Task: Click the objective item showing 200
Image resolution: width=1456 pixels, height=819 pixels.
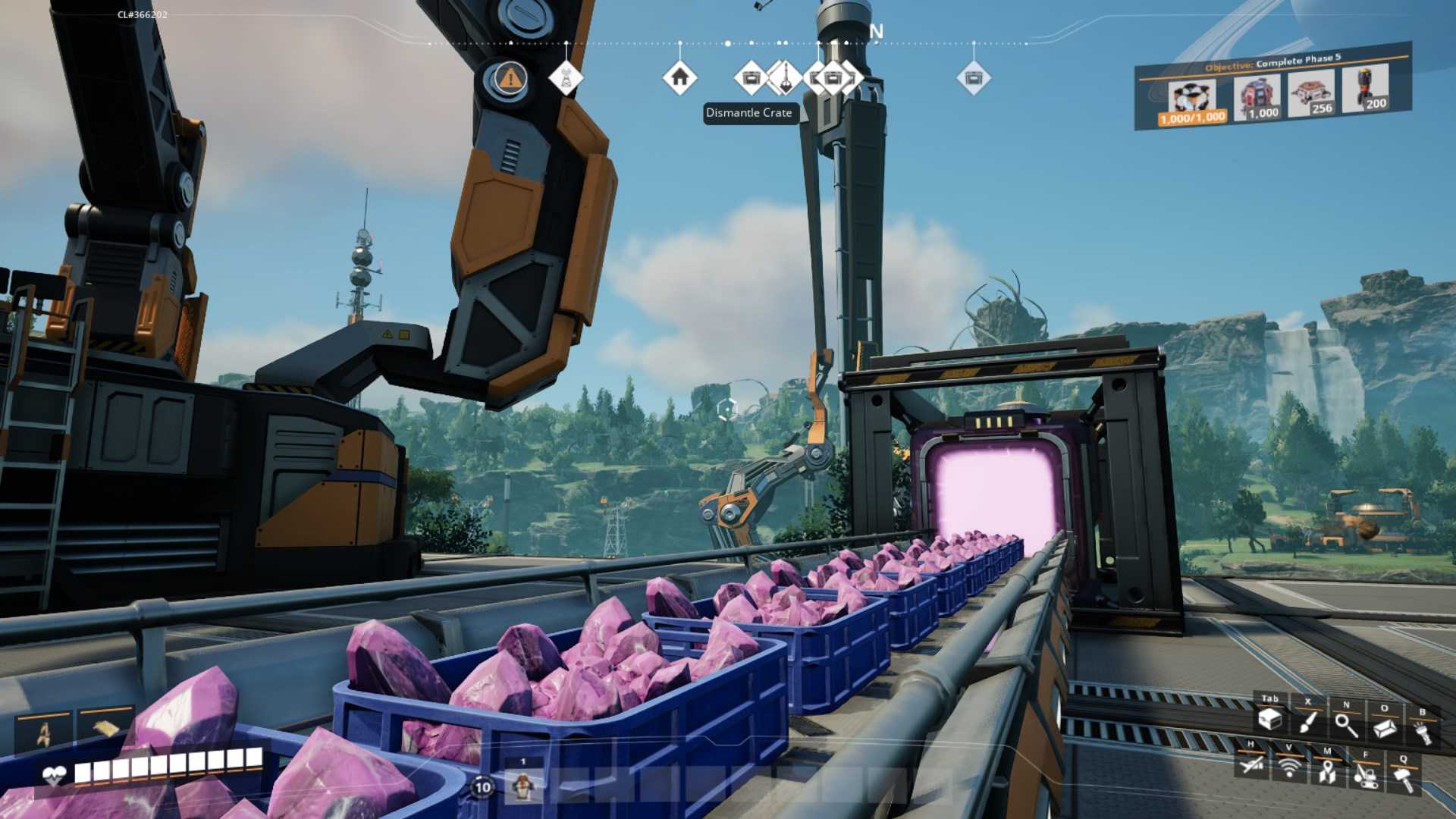Action: (x=1367, y=88)
